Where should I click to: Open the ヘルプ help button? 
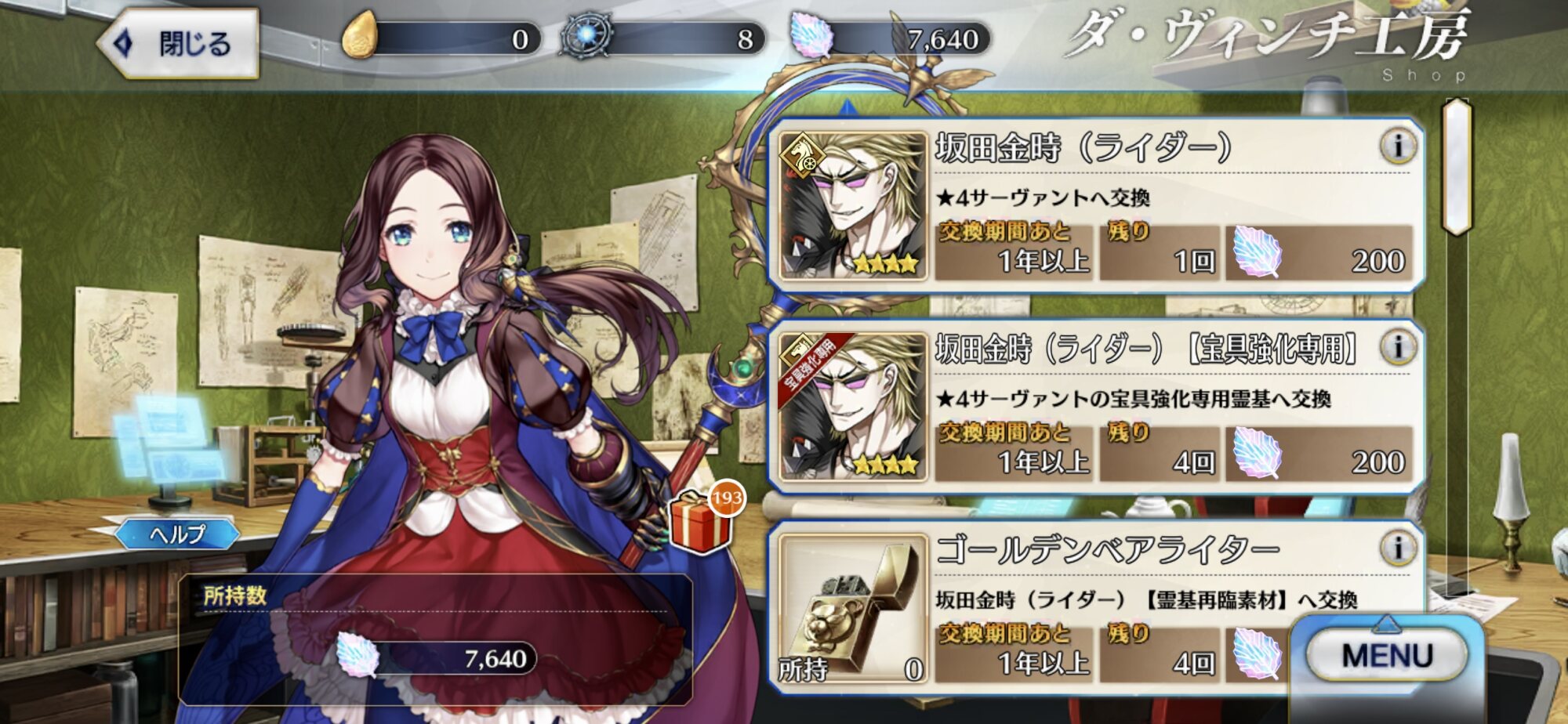click(x=178, y=534)
